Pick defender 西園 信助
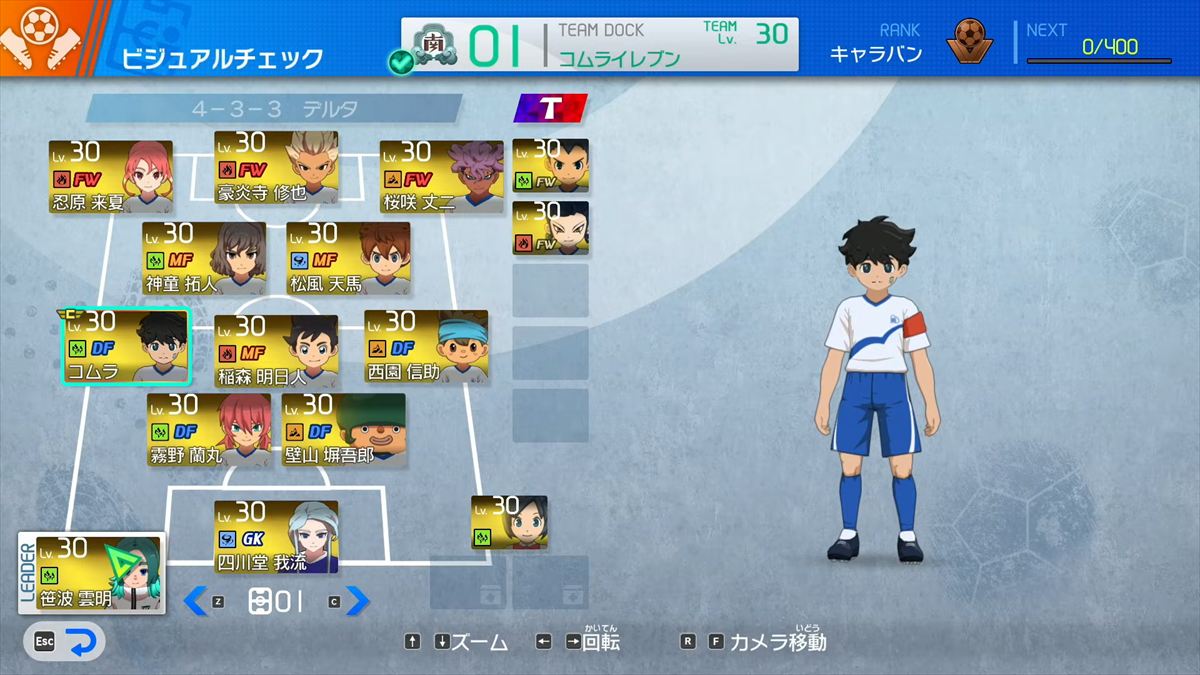This screenshot has width=1200, height=675. 426,346
